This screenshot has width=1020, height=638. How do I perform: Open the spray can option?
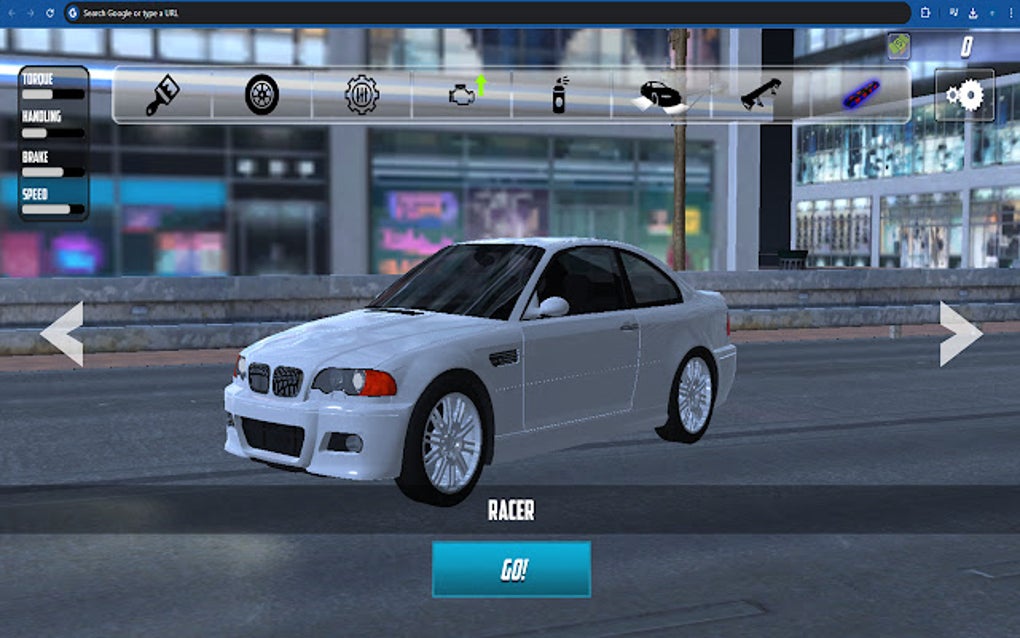pyautogui.click(x=560, y=95)
